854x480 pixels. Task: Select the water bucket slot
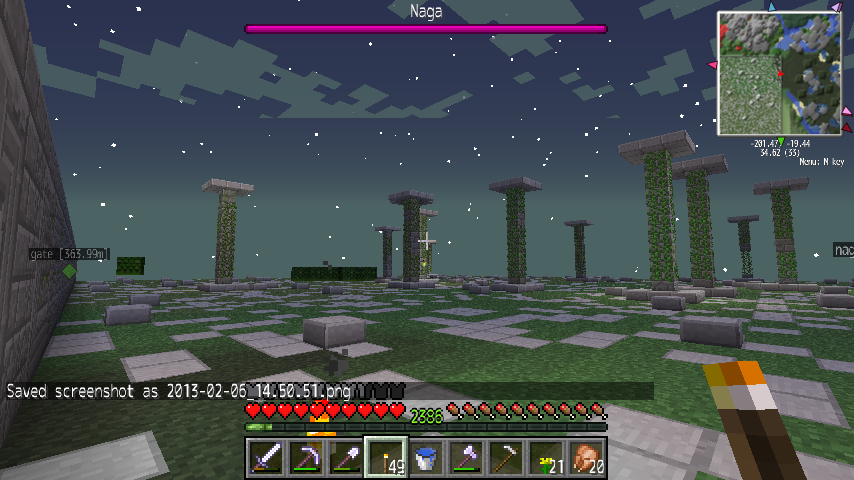(x=425, y=458)
